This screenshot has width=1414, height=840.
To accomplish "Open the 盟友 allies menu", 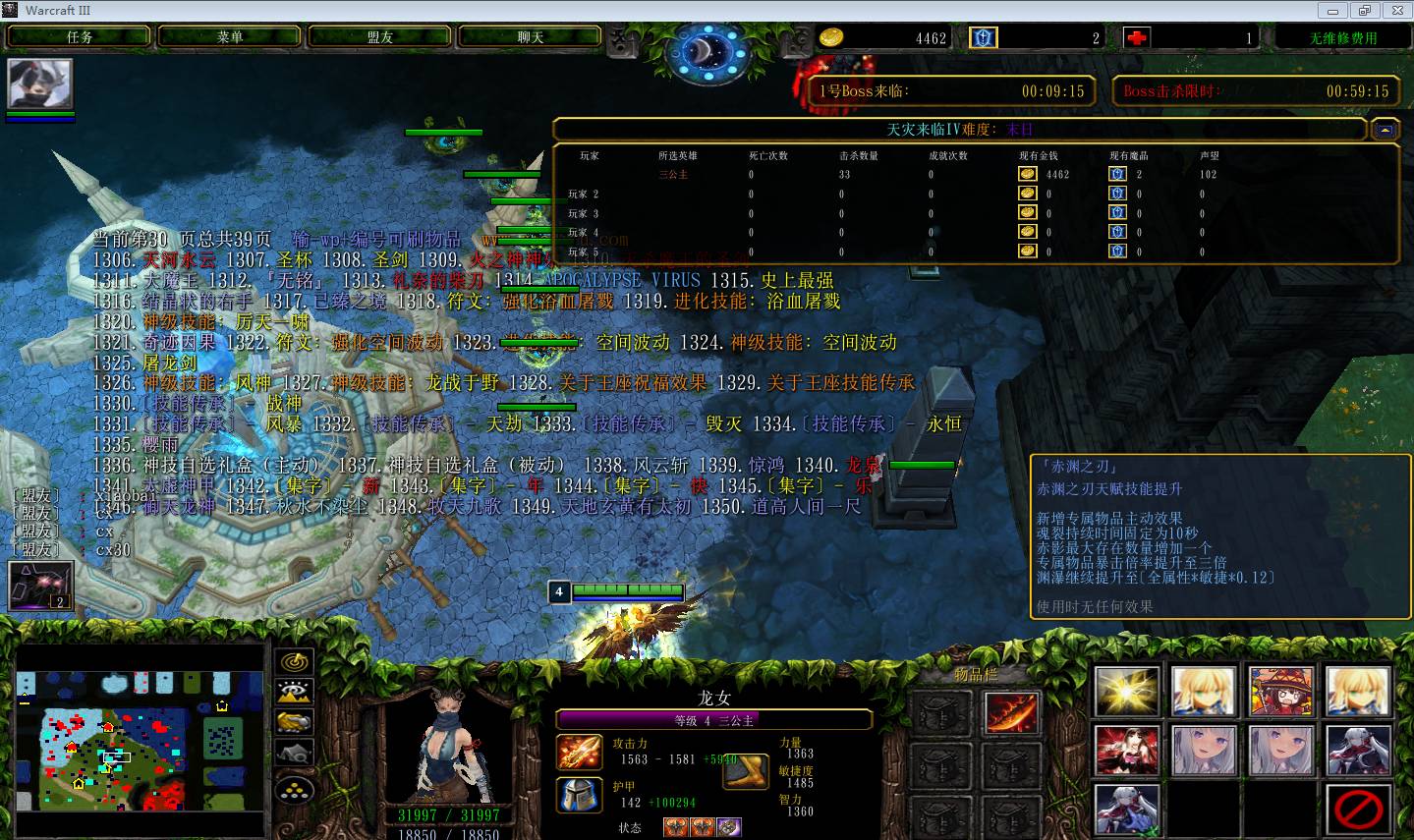I will click(380, 36).
